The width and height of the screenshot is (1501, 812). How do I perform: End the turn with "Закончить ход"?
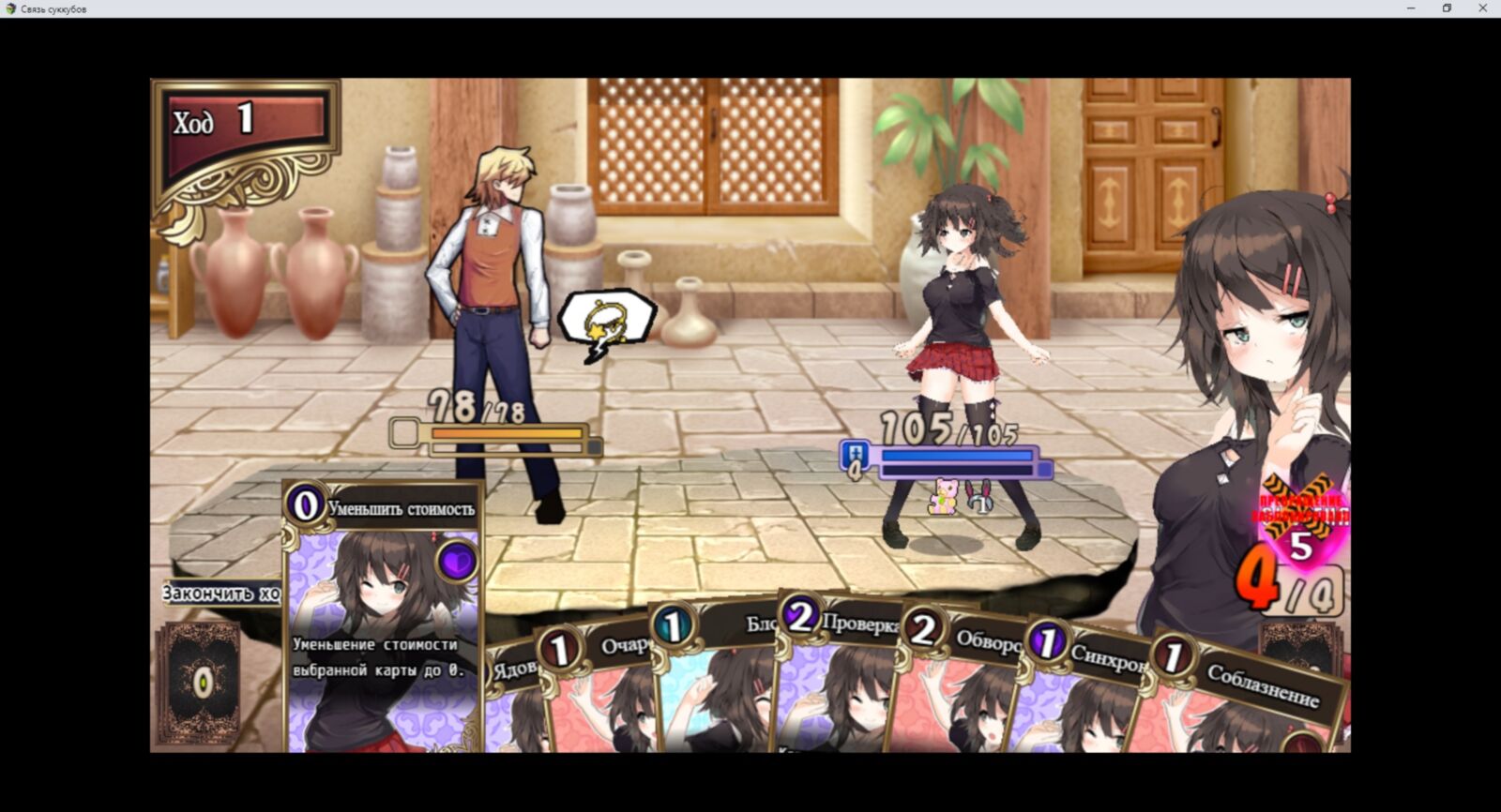[x=221, y=594]
